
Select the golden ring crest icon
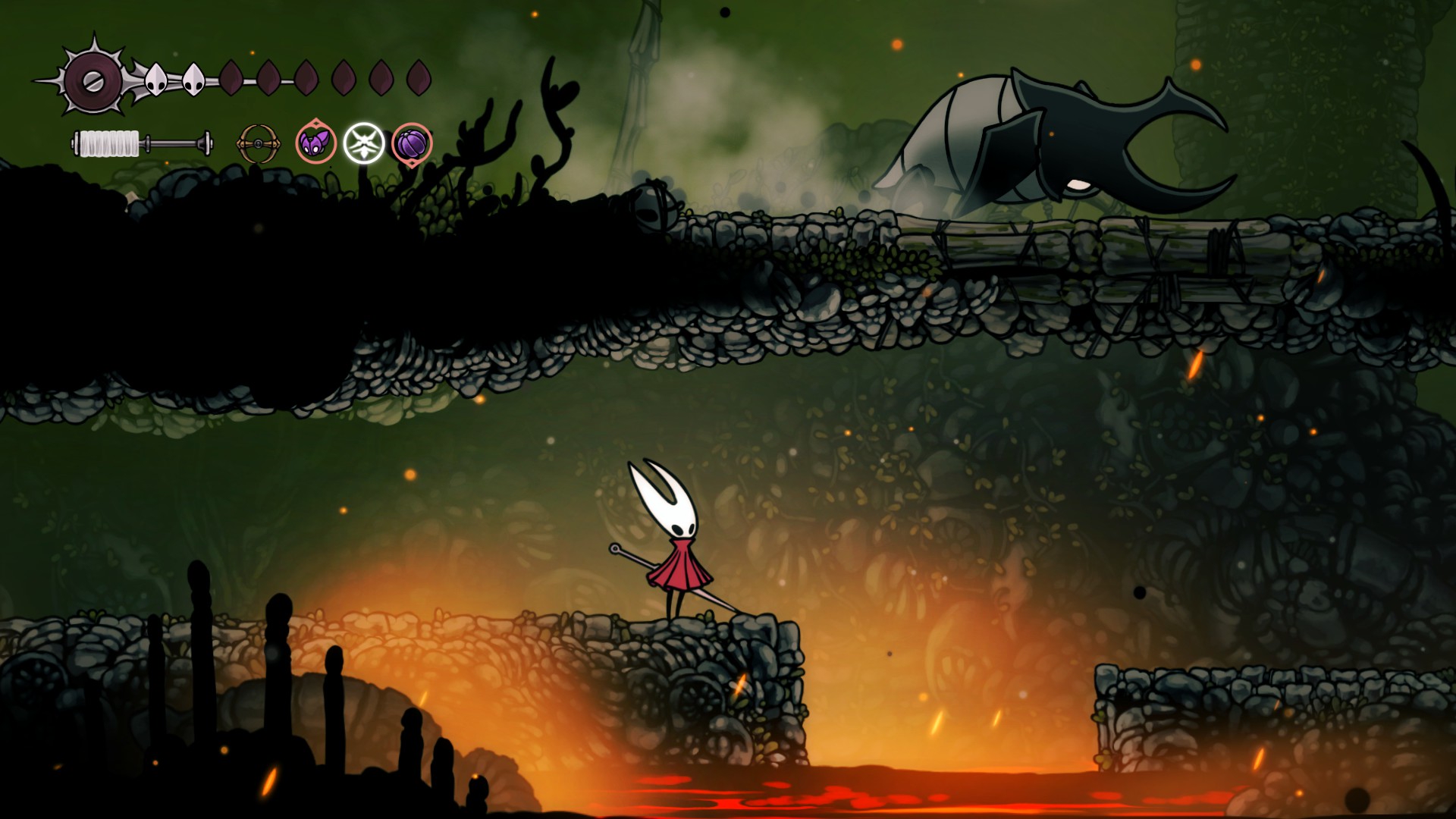pyautogui.click(x=258, y=143)
